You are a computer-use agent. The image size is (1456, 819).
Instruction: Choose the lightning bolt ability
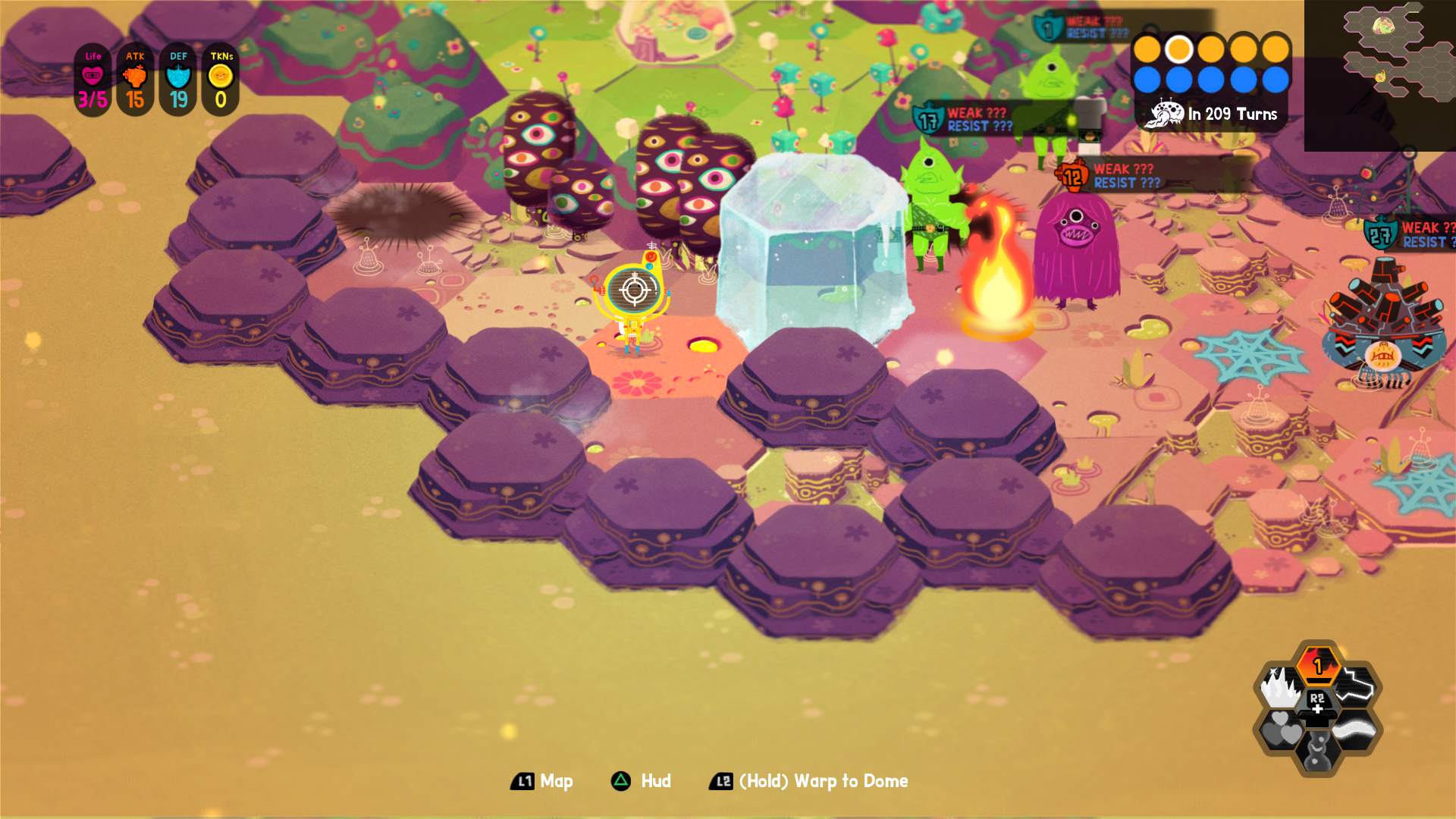[1357, 686]
